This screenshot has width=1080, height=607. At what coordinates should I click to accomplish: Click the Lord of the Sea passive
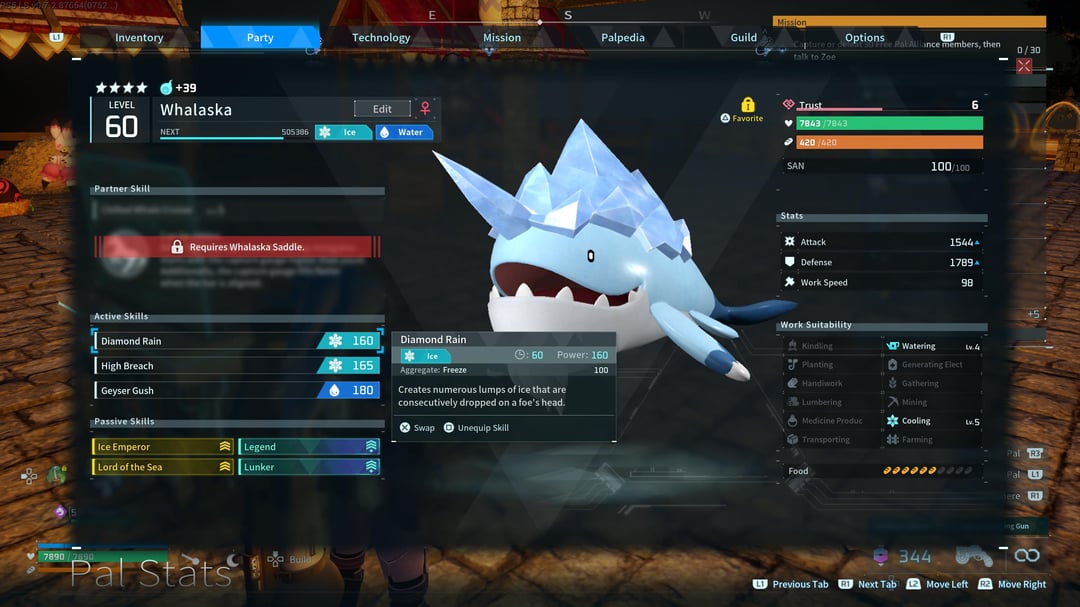(x=163, y=467)
